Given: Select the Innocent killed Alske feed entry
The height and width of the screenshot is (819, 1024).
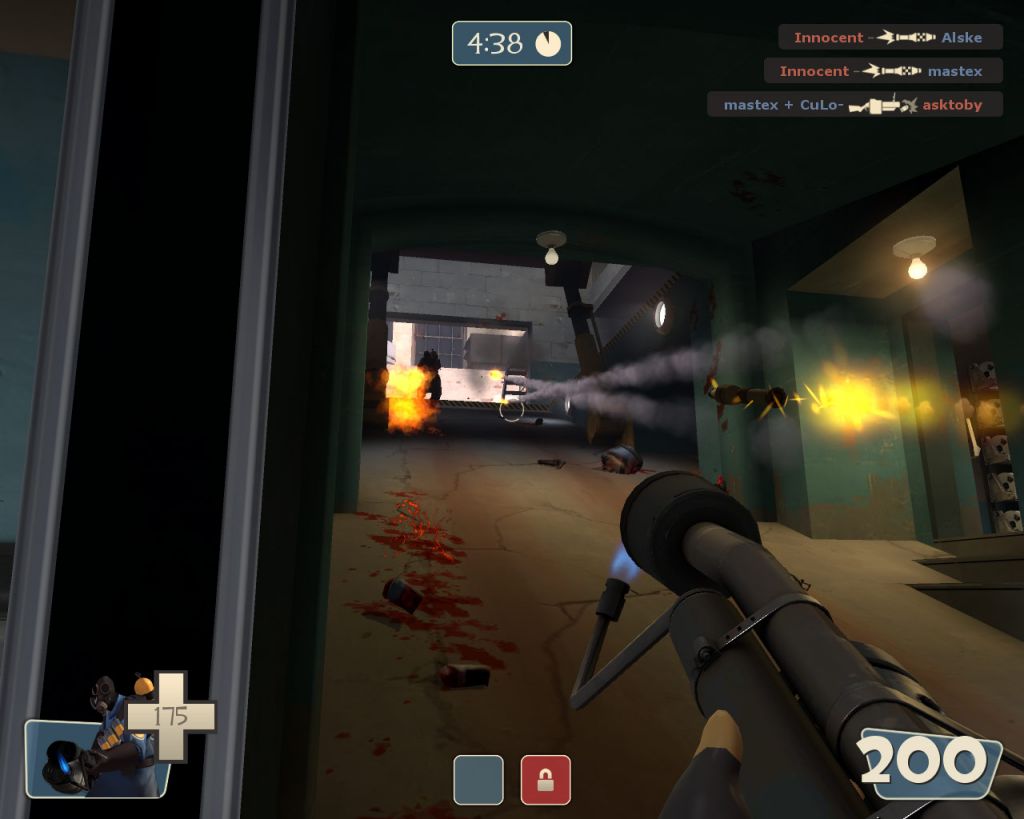Looking at the screenshot, I should coord(889,38).
